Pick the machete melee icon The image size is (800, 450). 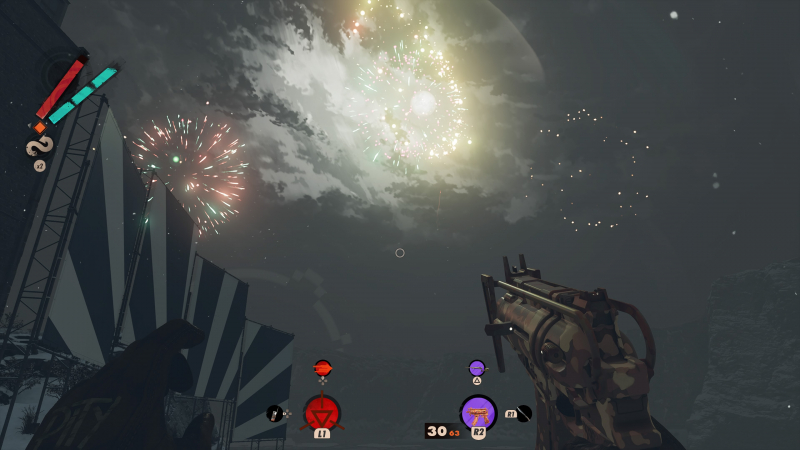(x=525, y=411)
